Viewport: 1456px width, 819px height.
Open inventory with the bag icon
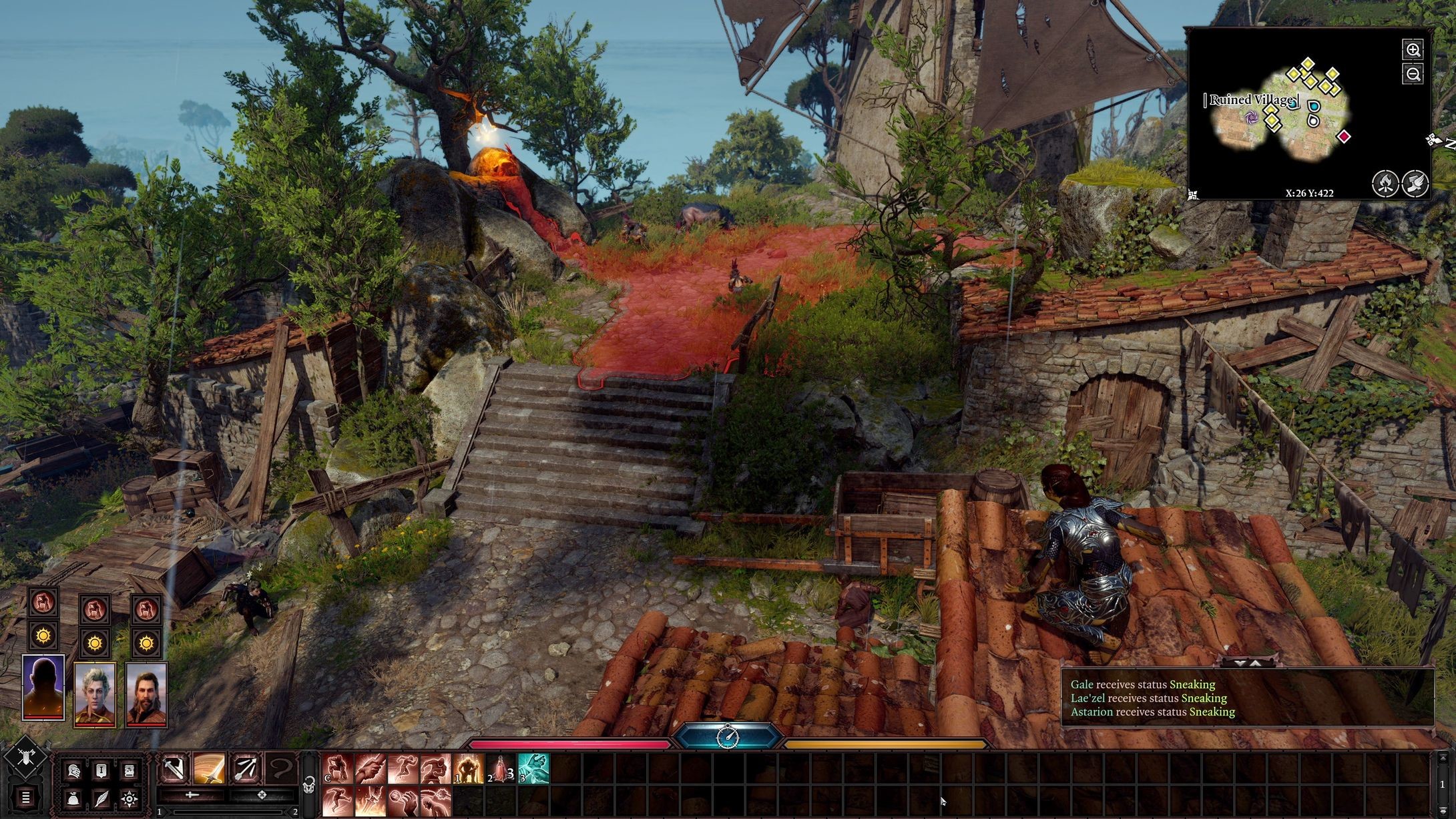click(x=73, y=798)
